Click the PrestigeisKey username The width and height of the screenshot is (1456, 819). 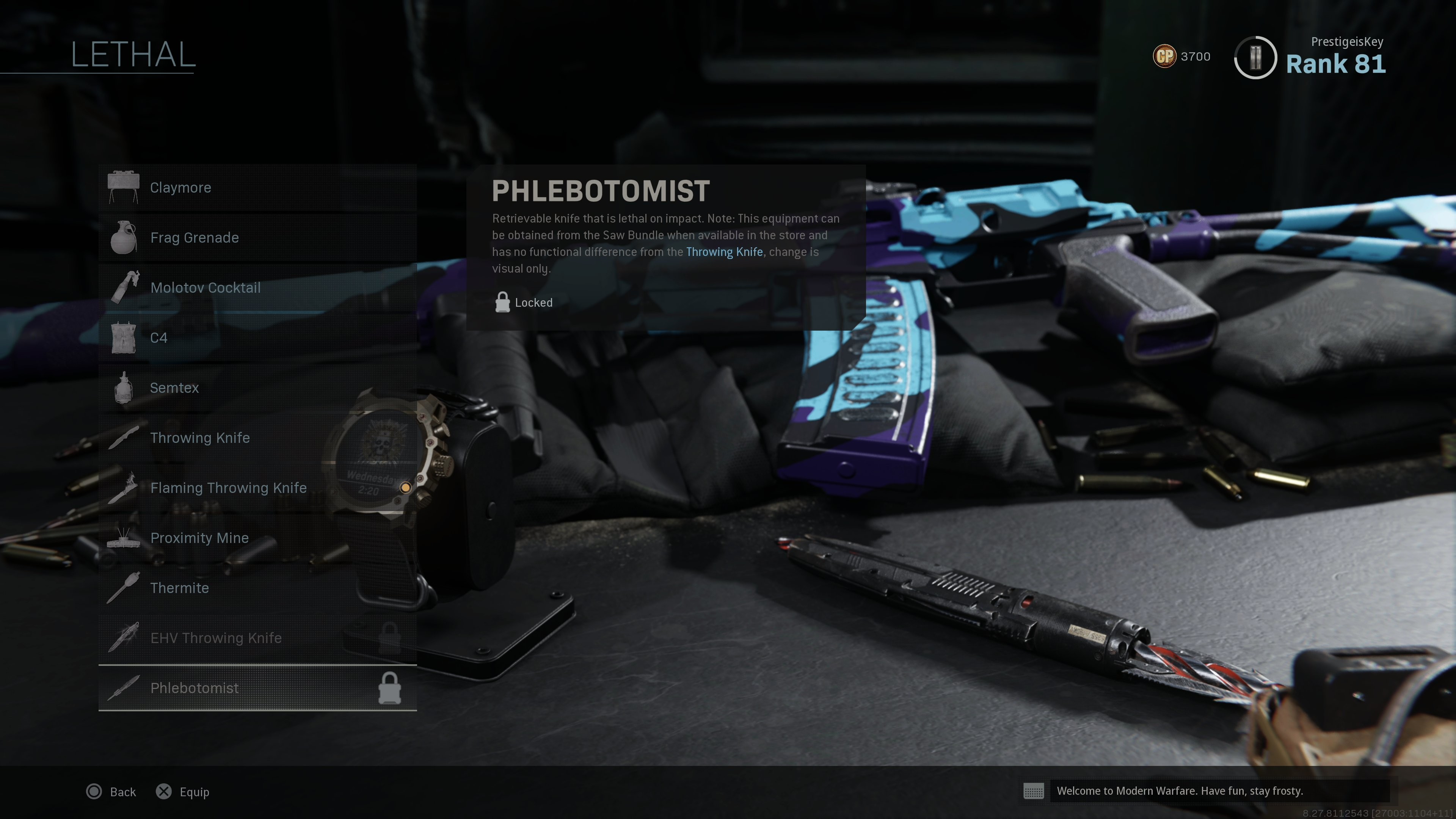(x=1347, y=41)
